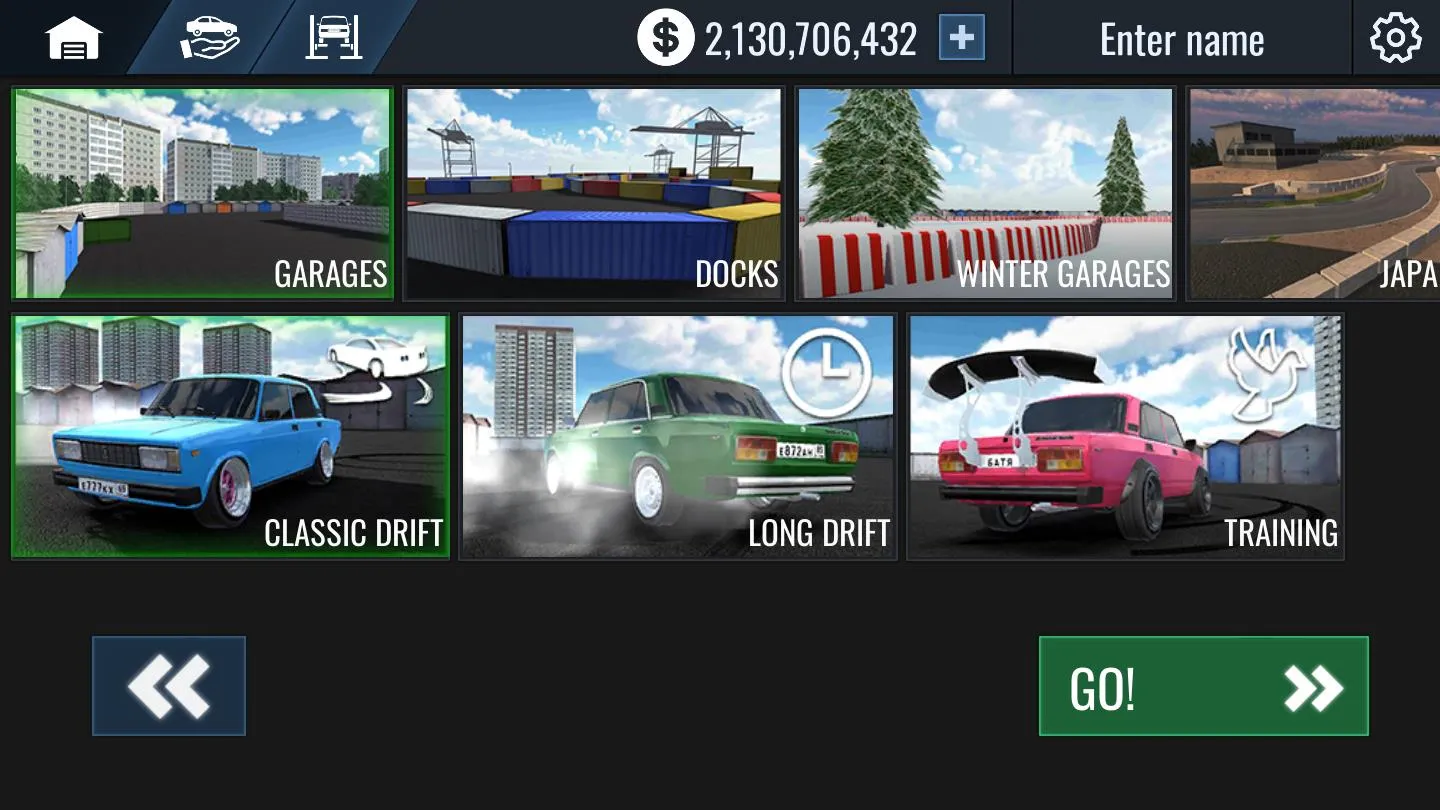Click the Enter name field

pos(1181,37)
